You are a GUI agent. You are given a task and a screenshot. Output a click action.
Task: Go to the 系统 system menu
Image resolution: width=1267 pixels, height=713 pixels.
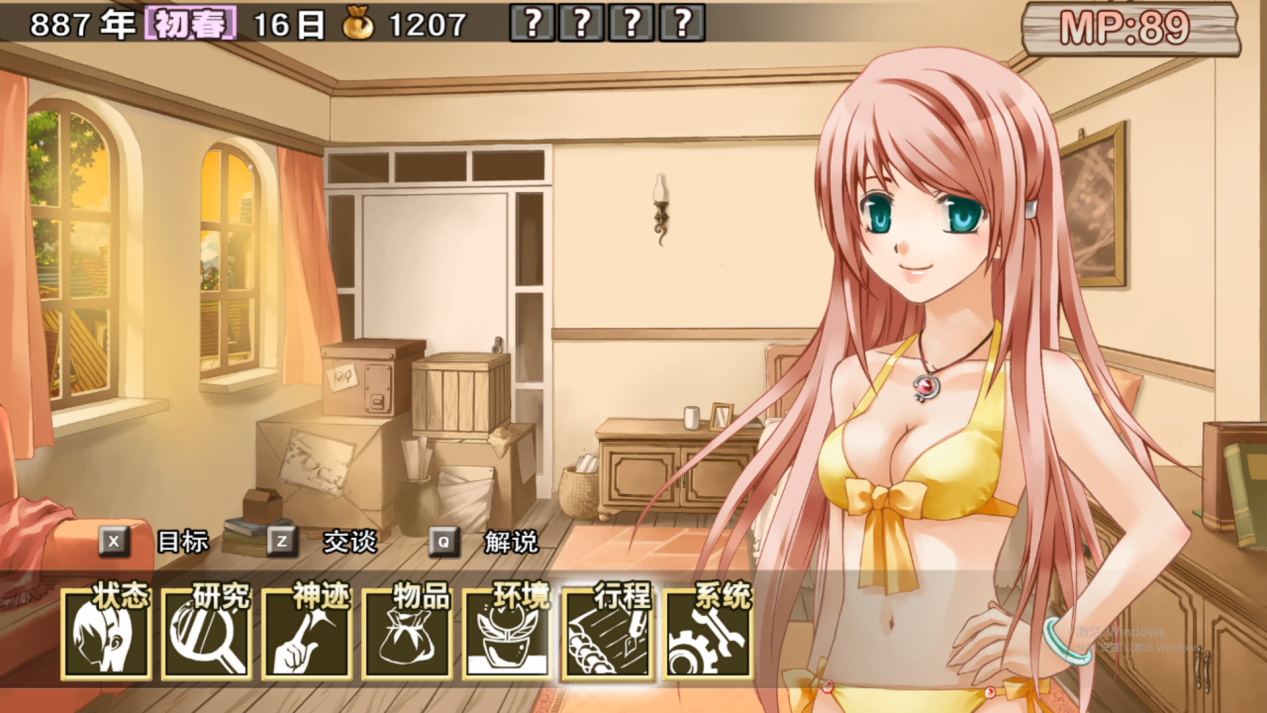click(708, 633)
